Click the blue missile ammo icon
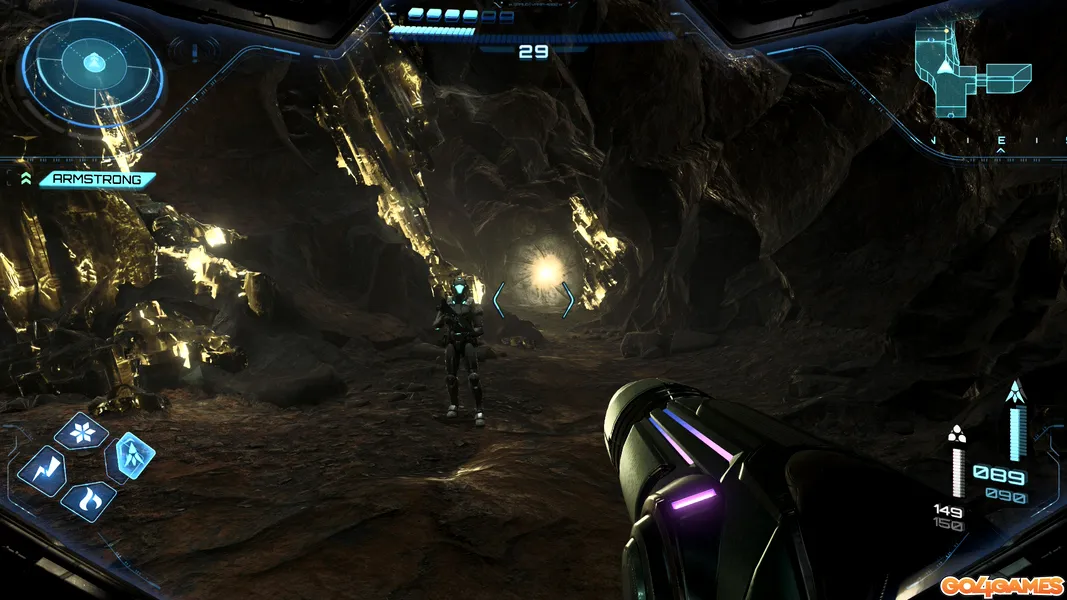Screen dimensions: 1067x600 click(1016, 392)
